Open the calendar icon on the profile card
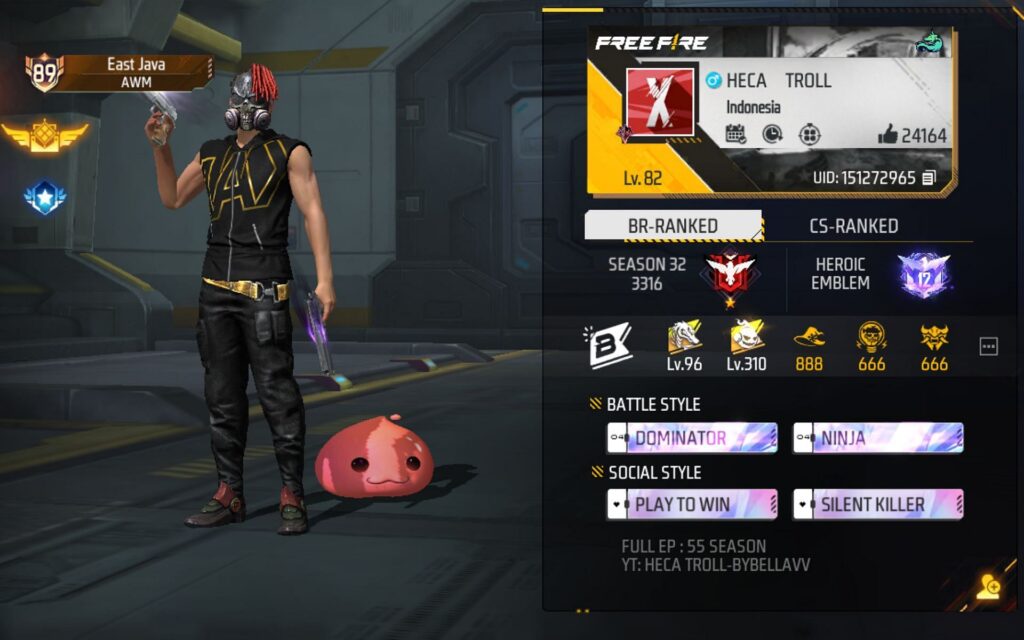 (735, 134)
